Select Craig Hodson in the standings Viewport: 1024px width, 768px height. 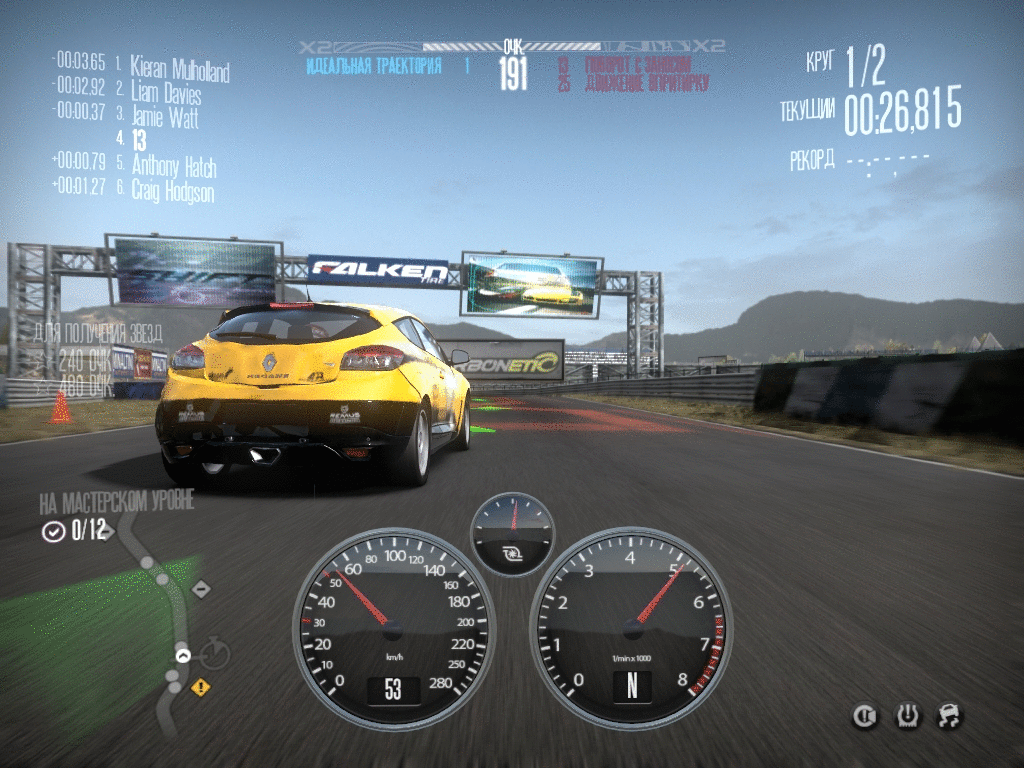tap(172, 190)
